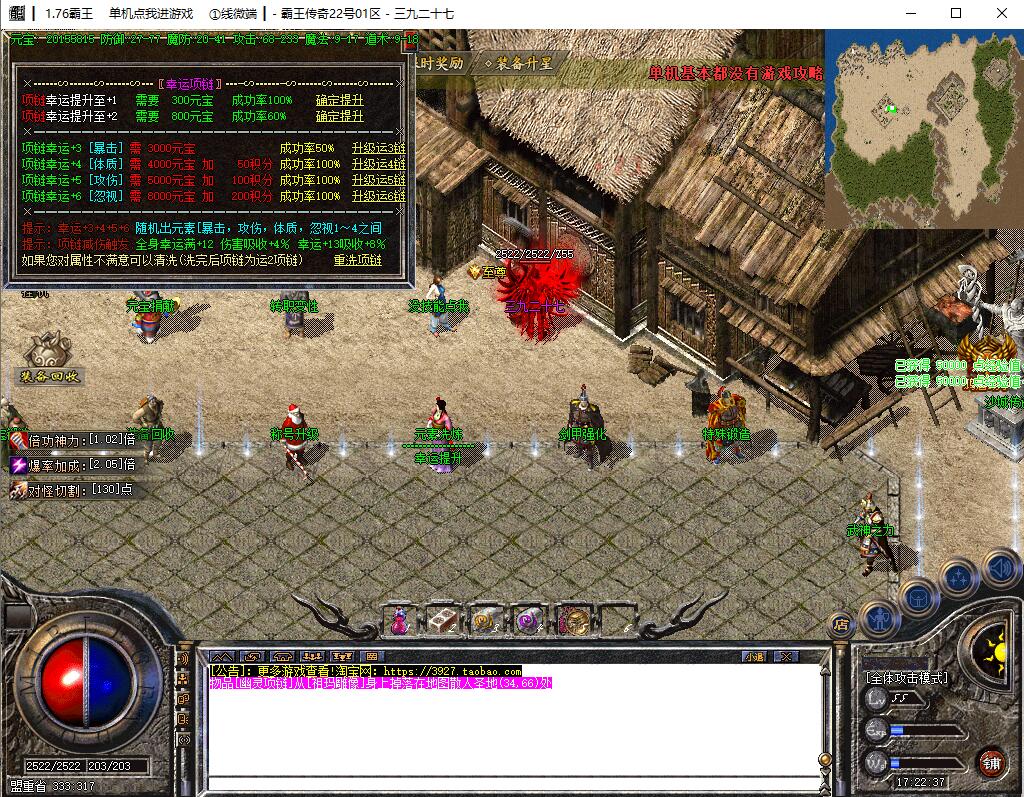The image size is (1024, 797).
Task: Open the 装备升星 equipment star-up tab
Action: (x=519, y=63)
